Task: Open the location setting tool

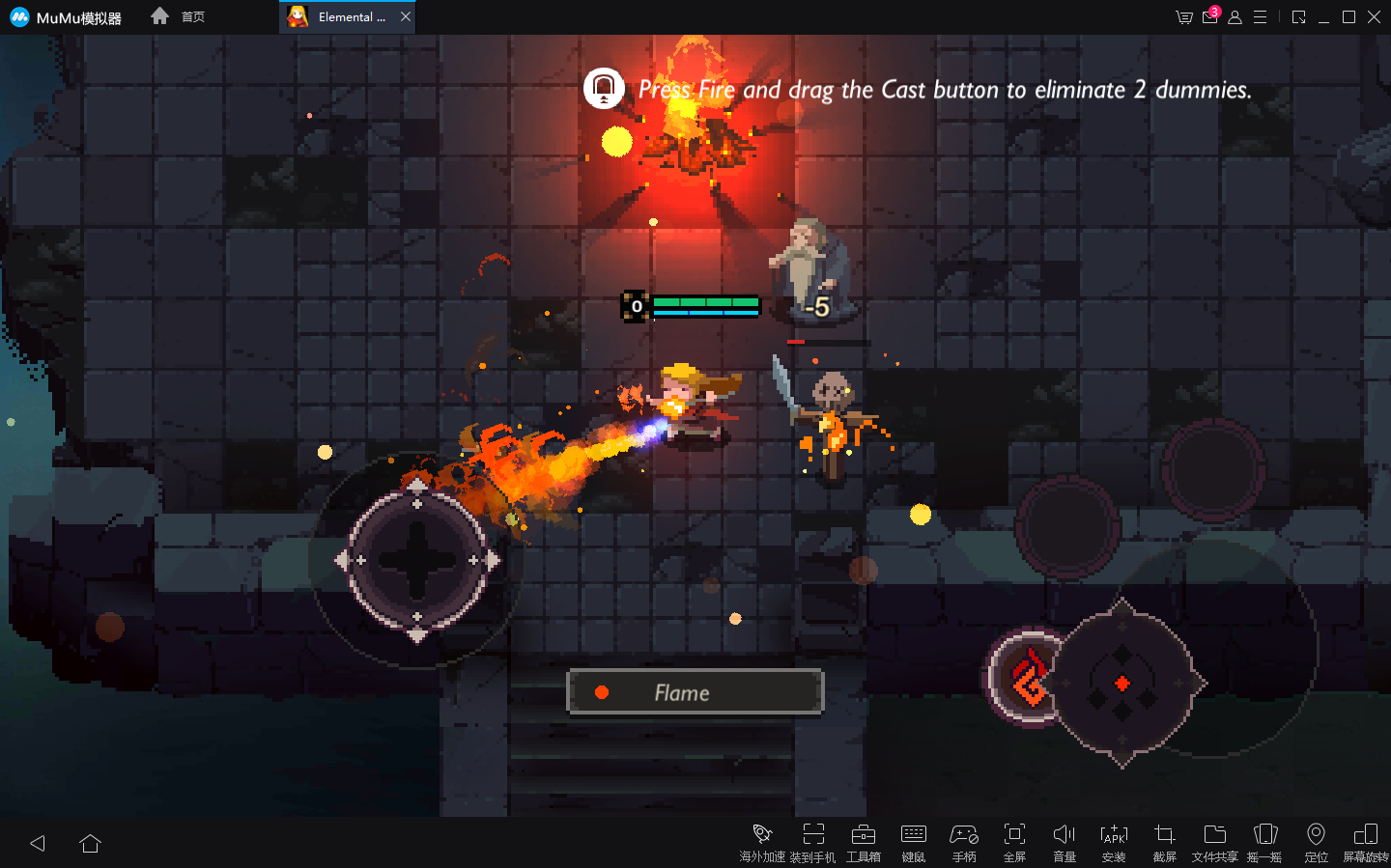Action: pos(1316,841)
